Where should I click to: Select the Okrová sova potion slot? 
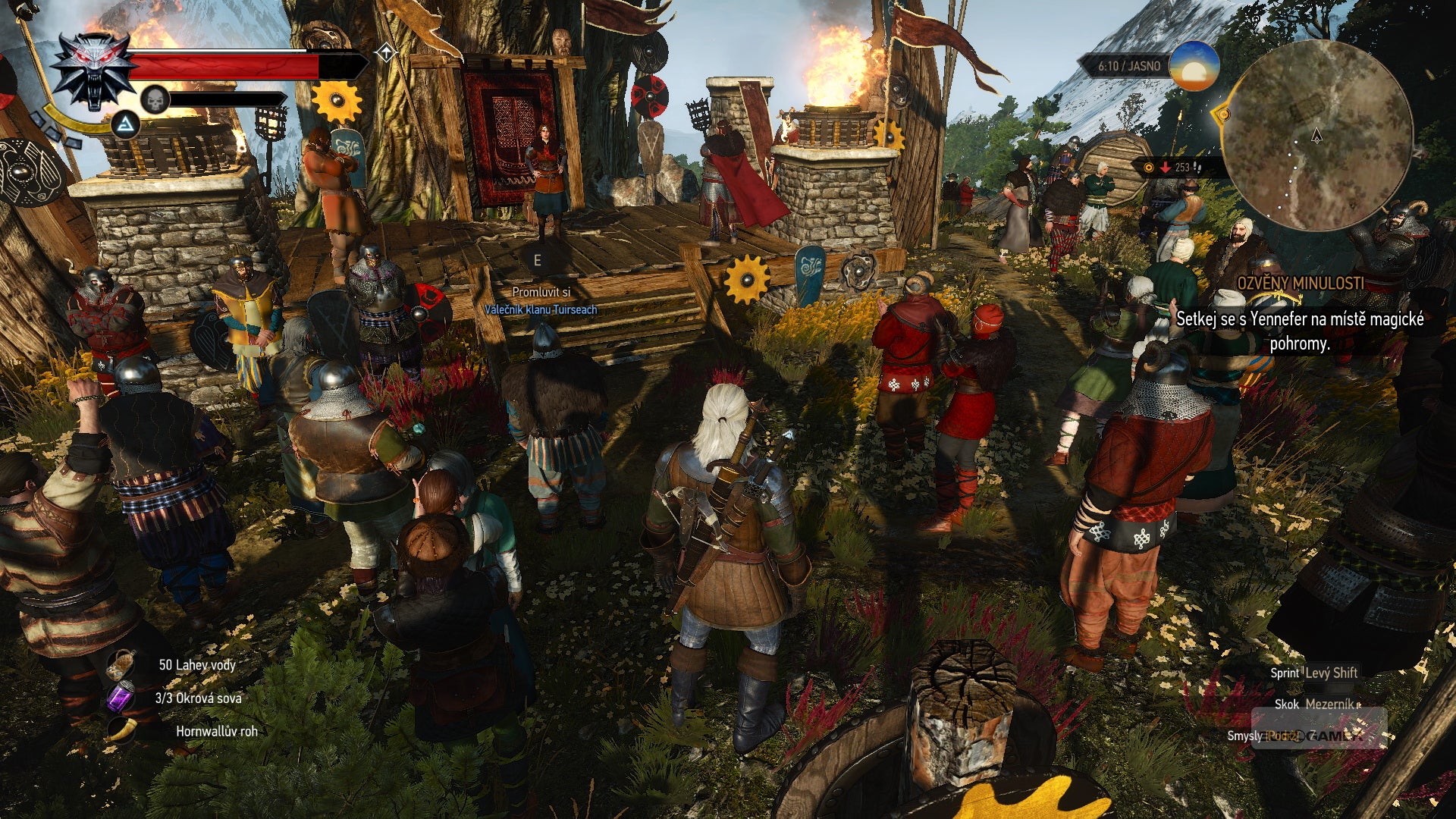[x=121, y=698]
